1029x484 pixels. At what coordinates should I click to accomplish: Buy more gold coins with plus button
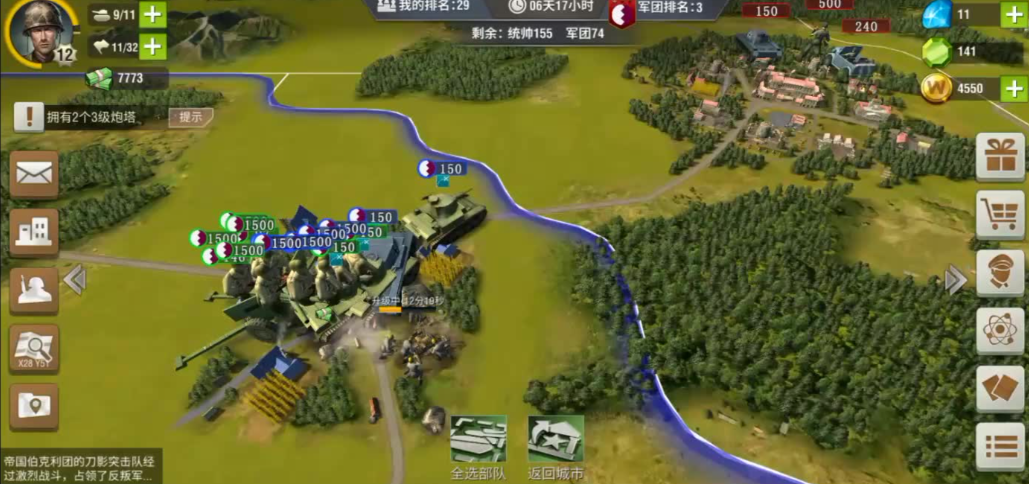point(1013,88)
